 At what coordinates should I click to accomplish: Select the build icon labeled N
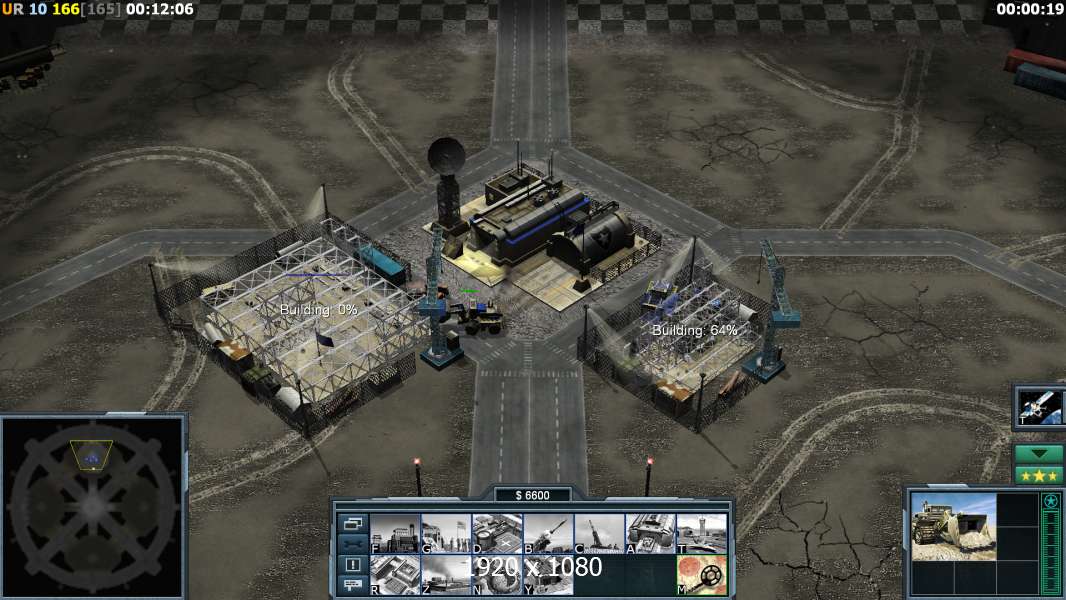pyautogui.click(x=497, y=575)
